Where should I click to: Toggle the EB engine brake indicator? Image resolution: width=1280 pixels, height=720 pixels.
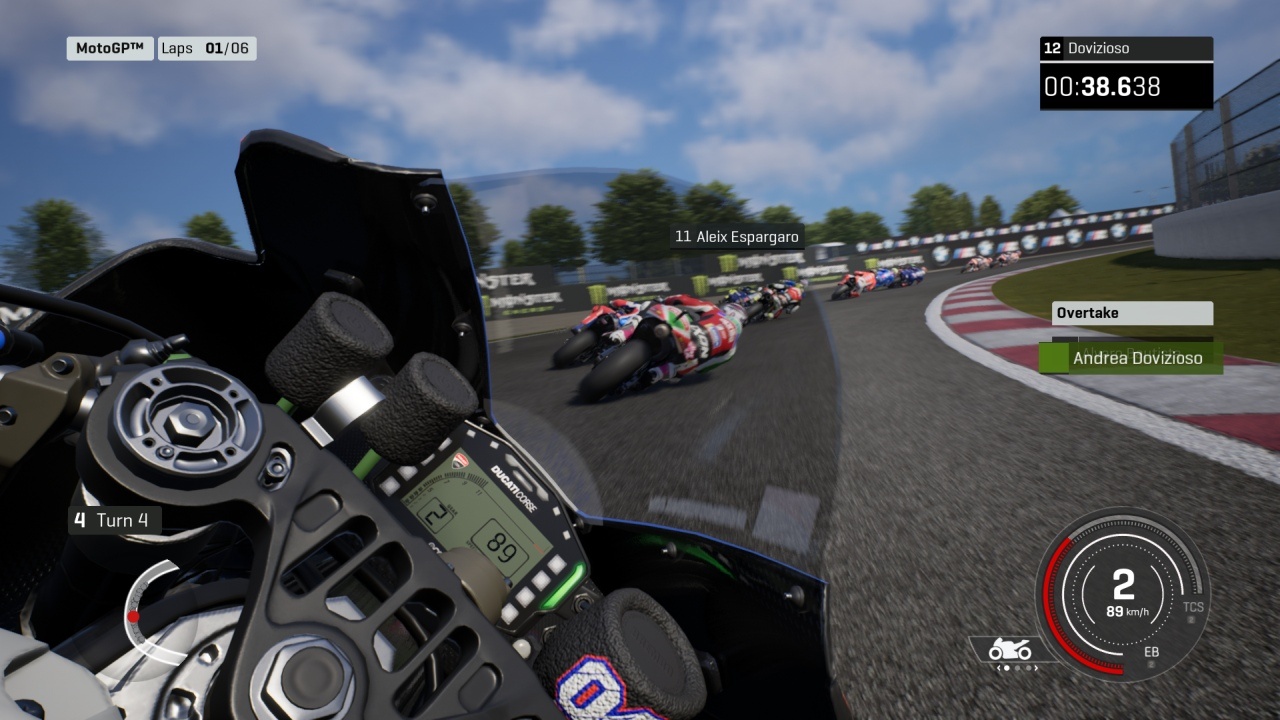tap(1152, 652)
